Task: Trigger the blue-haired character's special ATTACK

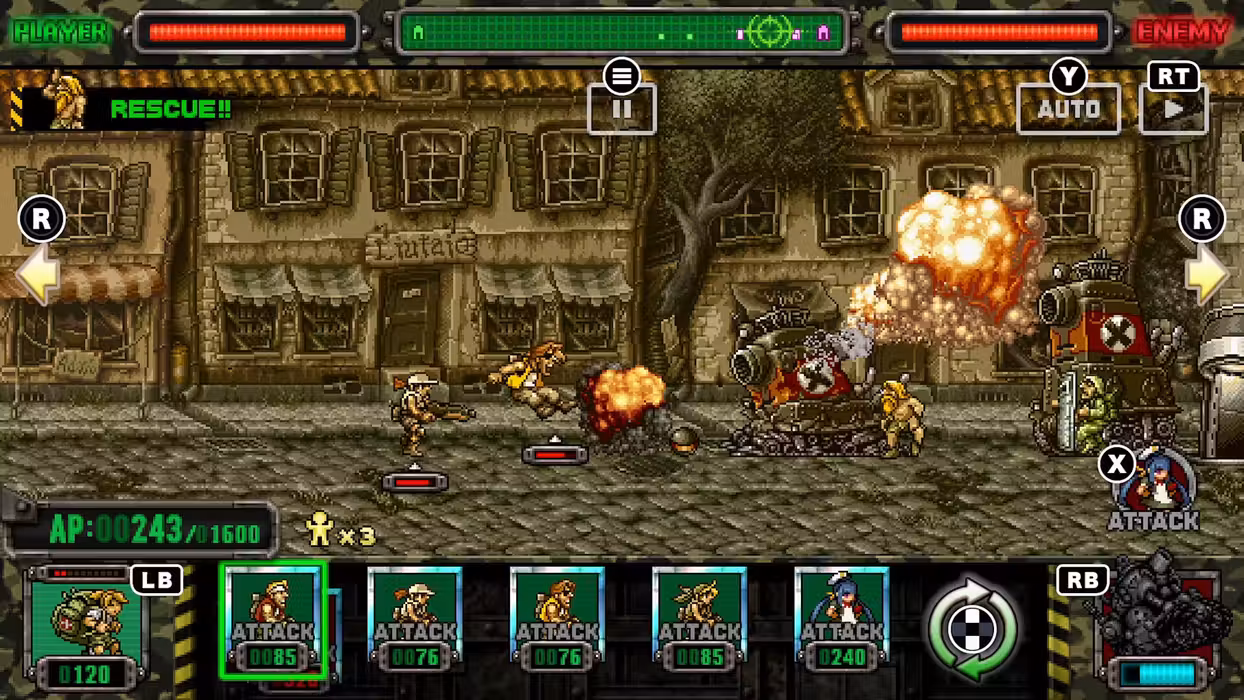Action: (1155, 490)
